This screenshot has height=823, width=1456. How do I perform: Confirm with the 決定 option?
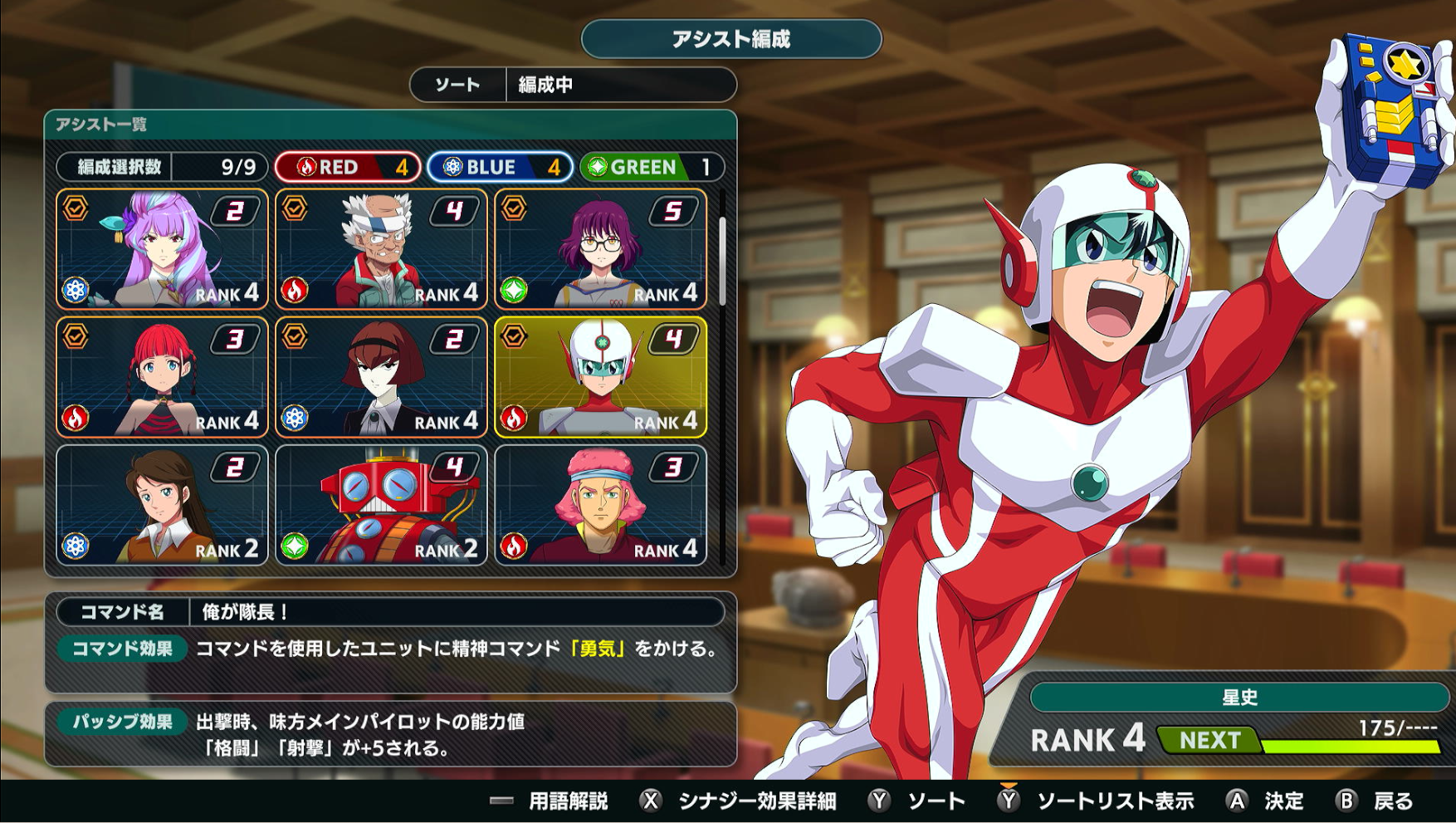(1266, 801)
